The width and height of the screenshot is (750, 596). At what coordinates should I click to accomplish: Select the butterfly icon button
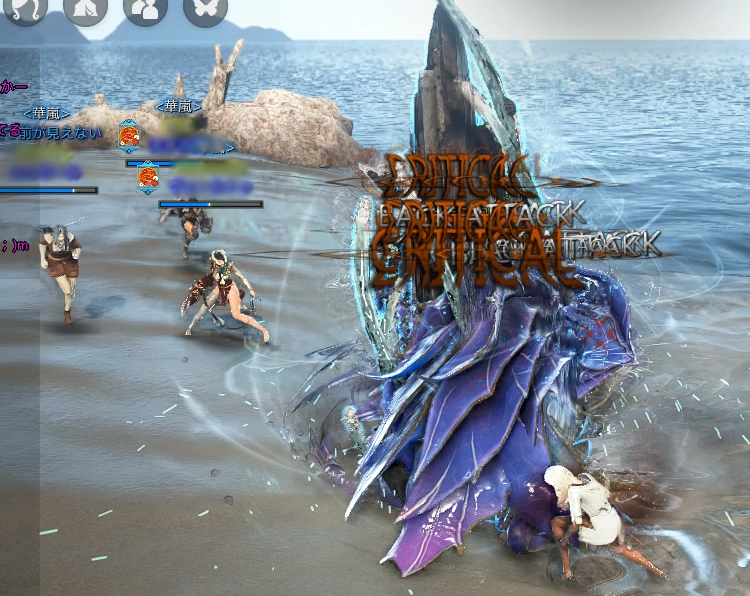tap(206, 8)
